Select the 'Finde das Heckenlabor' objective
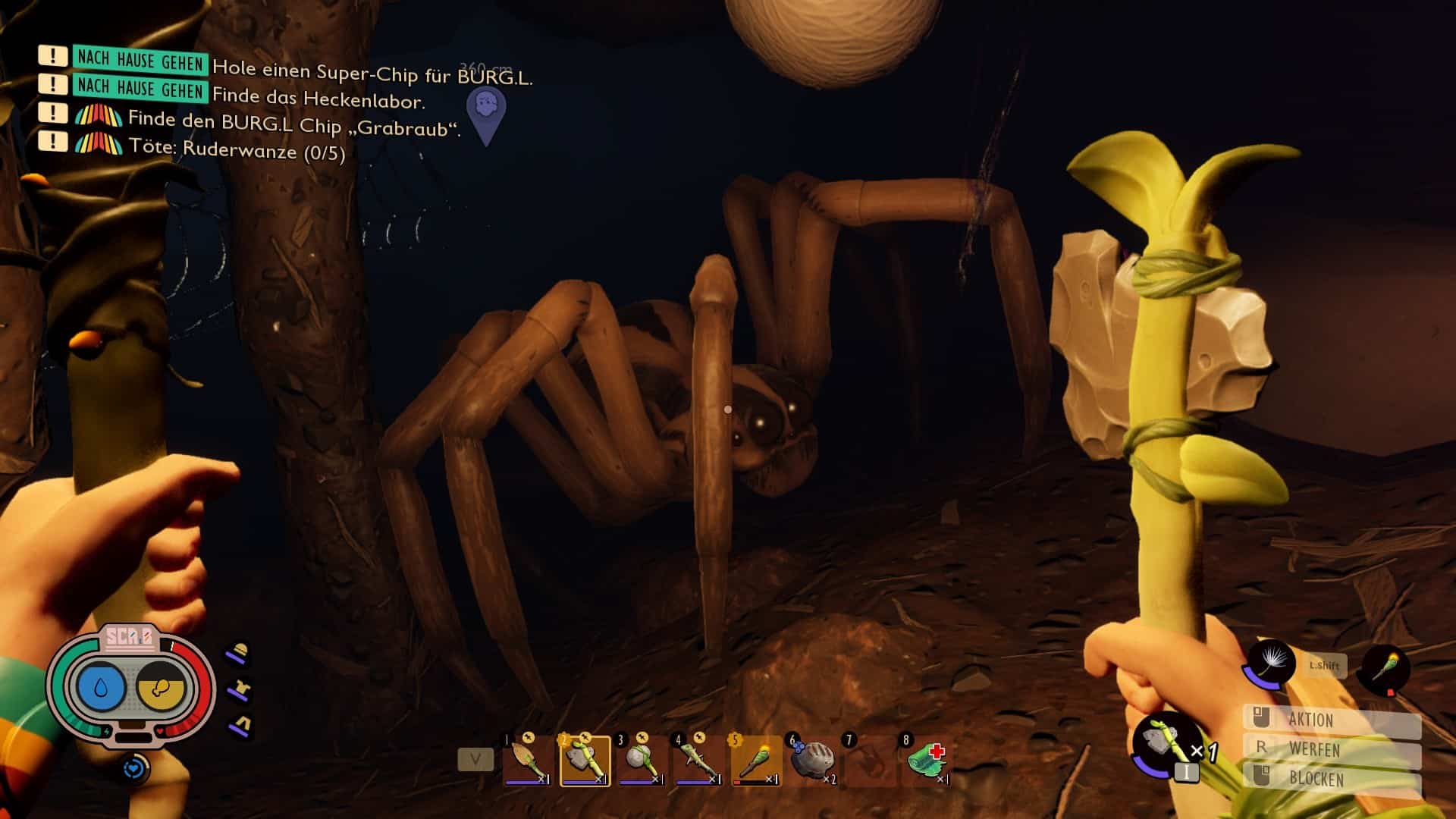This screenshot has height=819, width=1456. (x=318, y=99)
